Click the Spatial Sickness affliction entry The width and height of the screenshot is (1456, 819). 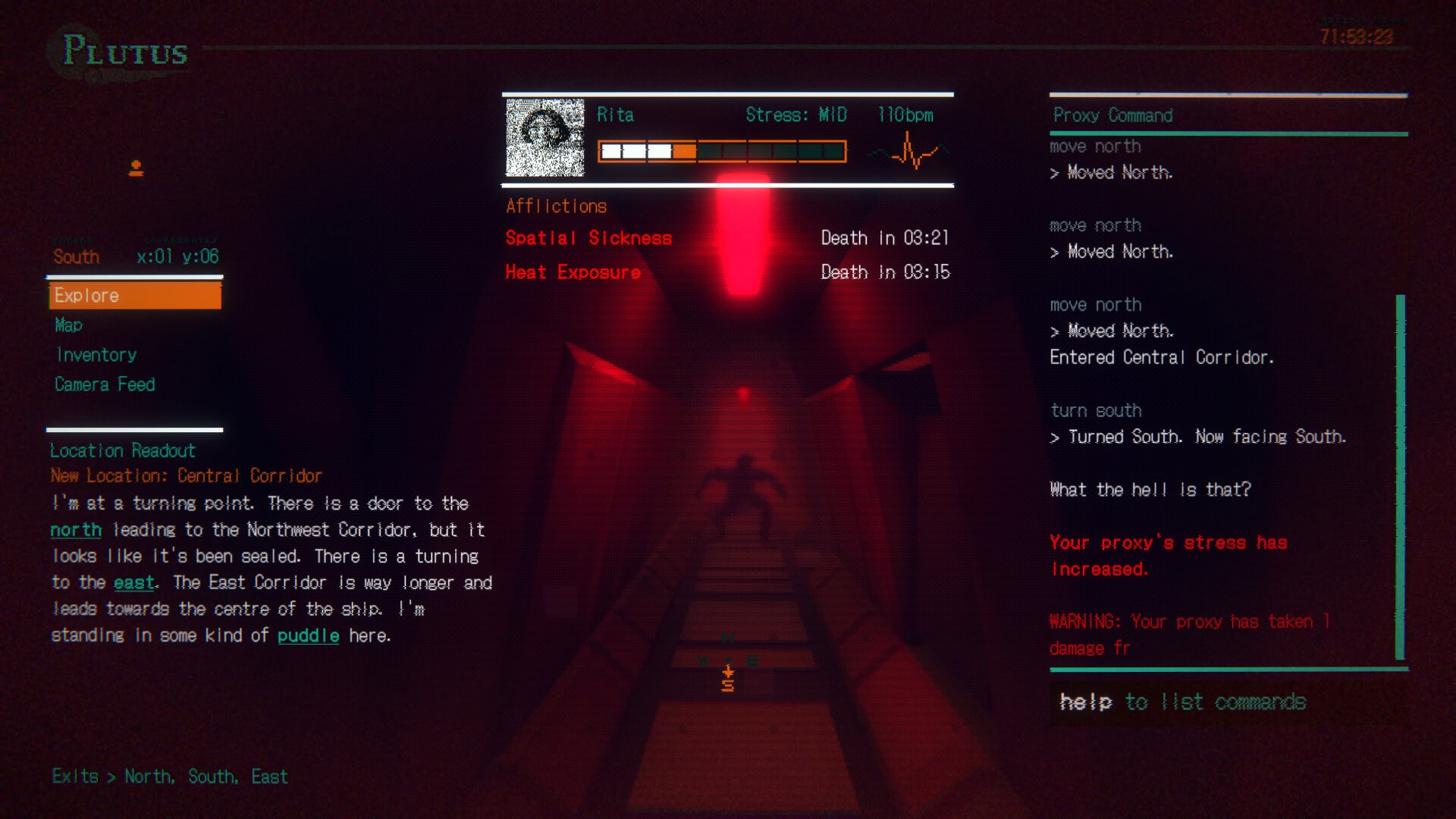[x=588, y=237]
